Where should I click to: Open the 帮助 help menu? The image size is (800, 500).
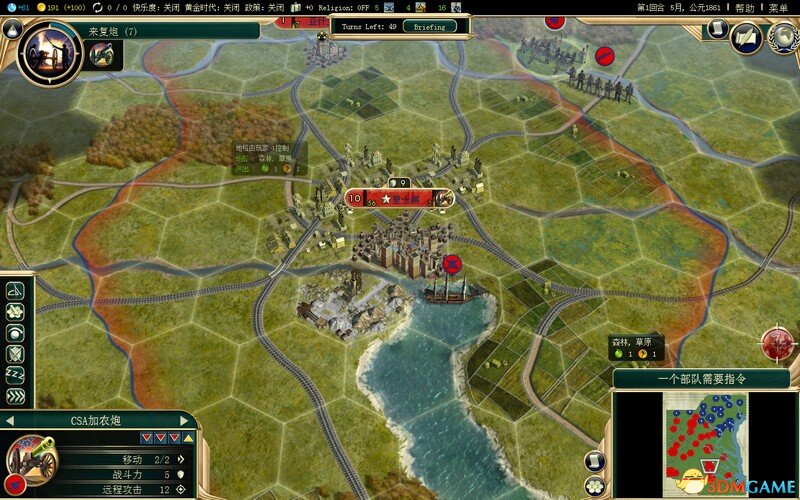[x=745, y=7]
